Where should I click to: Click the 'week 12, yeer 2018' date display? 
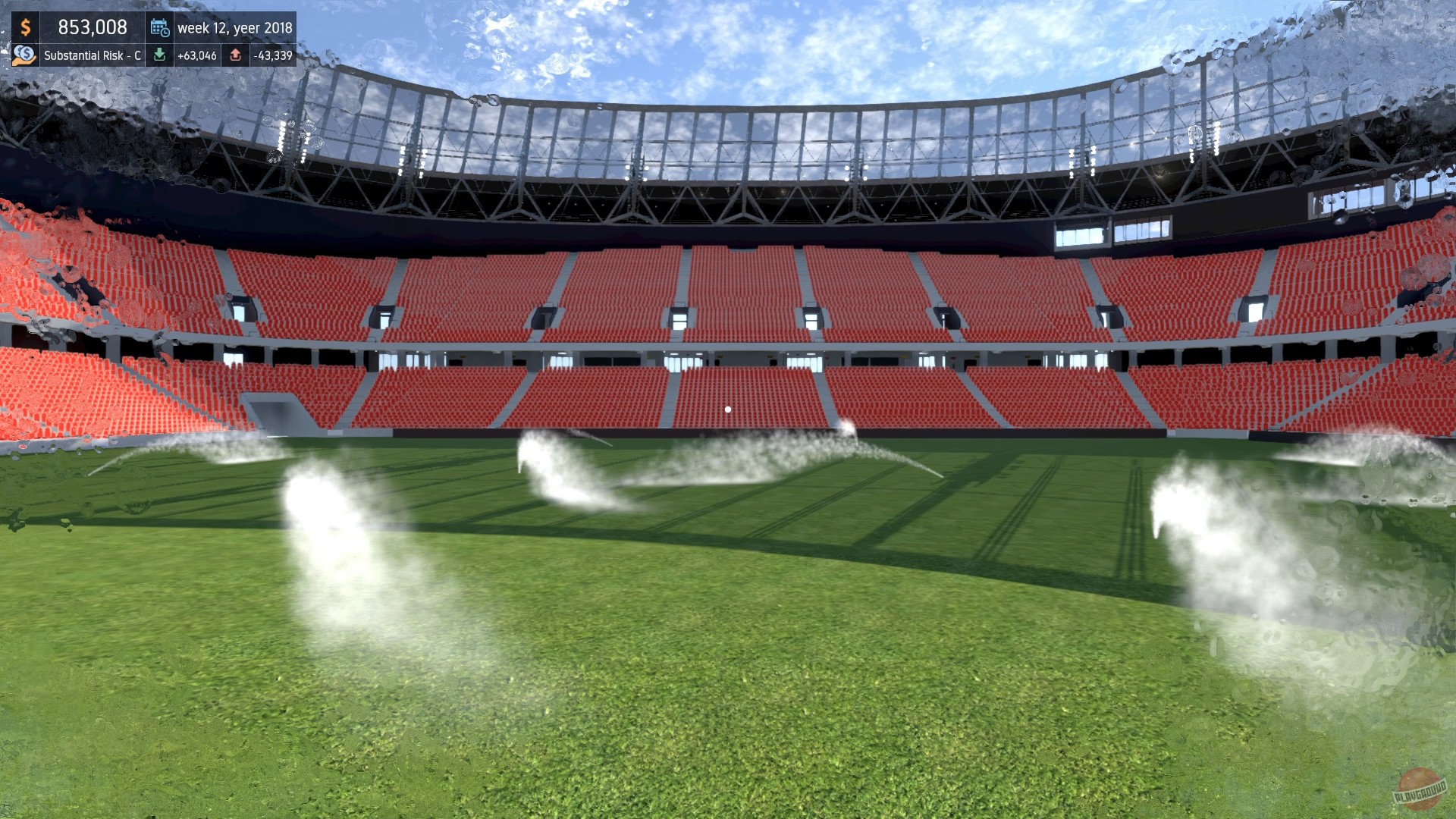point(234,27)
